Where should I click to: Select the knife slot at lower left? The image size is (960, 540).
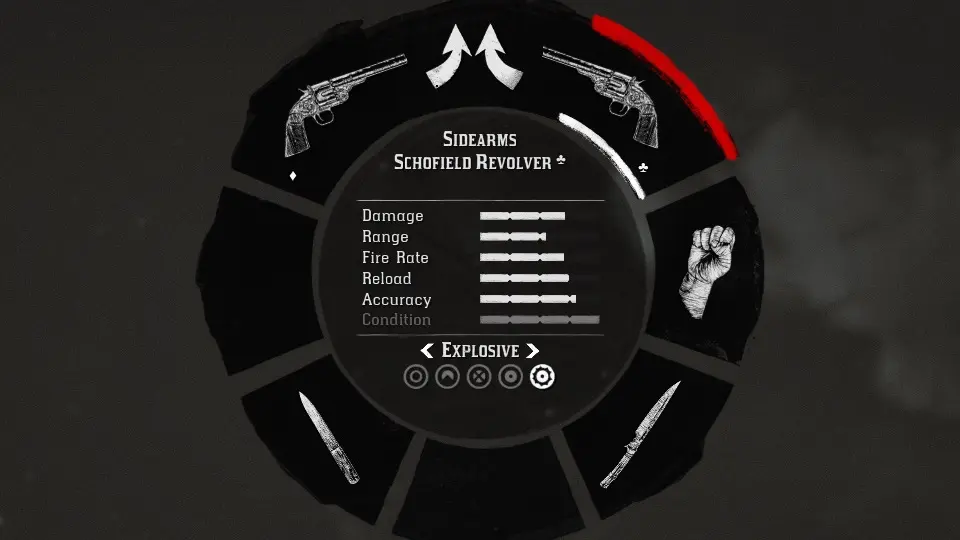[329, 438]
